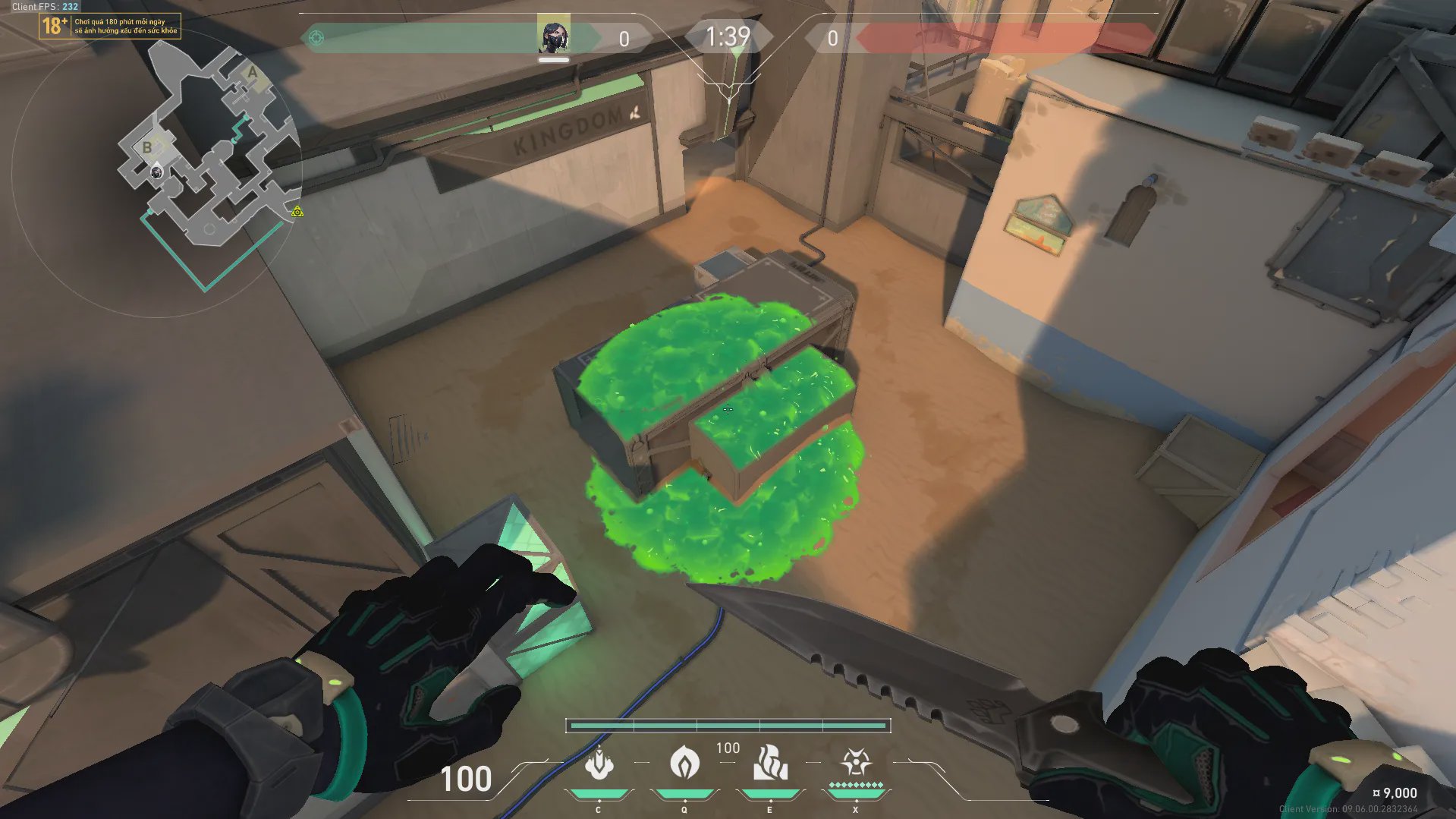Select the Viper agent portrait in the top bar
The height and width of the screenshot is (819, 1456).
[x=553, y=35]
